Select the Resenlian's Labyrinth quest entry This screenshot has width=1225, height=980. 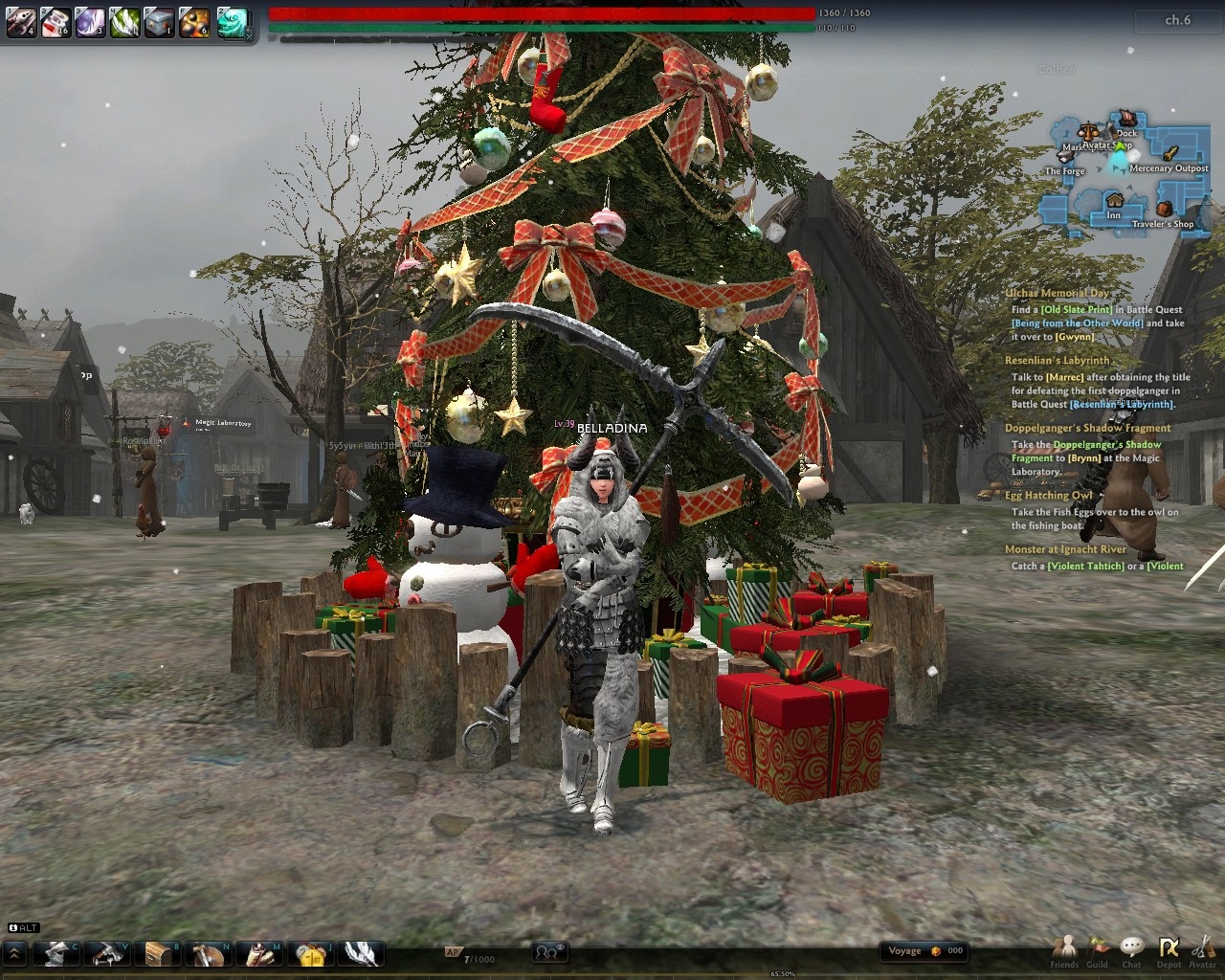(1057, 361)
